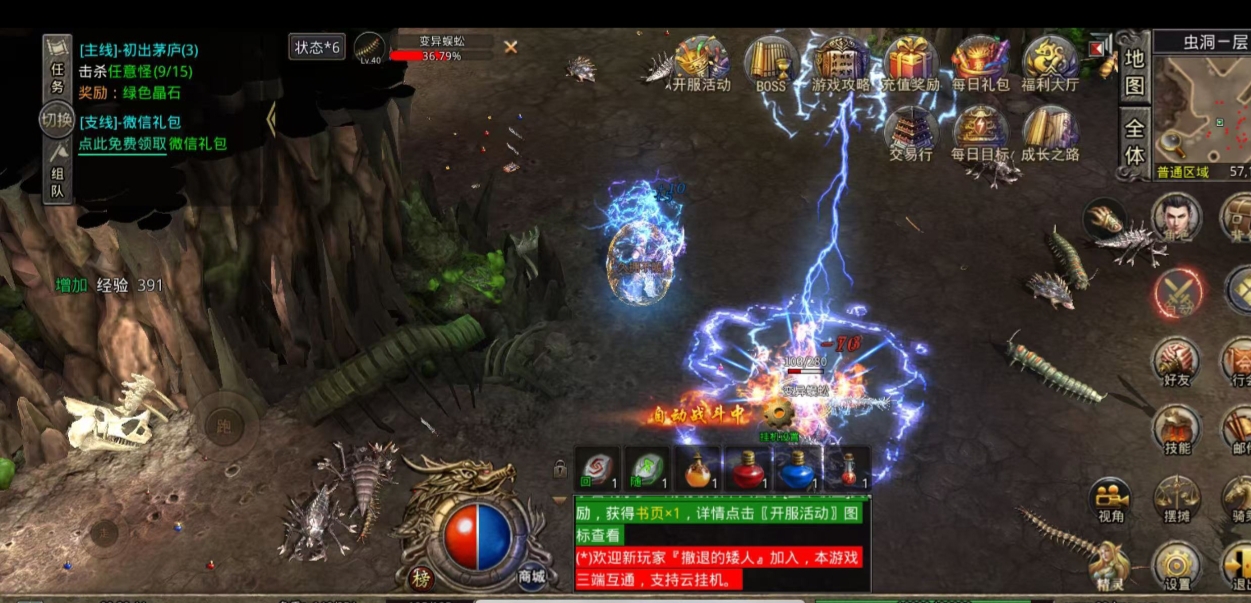The width and height of the screenshot is (1251, 603).
Task: Switch to the 组队 team tab
Action: (58, 171)
